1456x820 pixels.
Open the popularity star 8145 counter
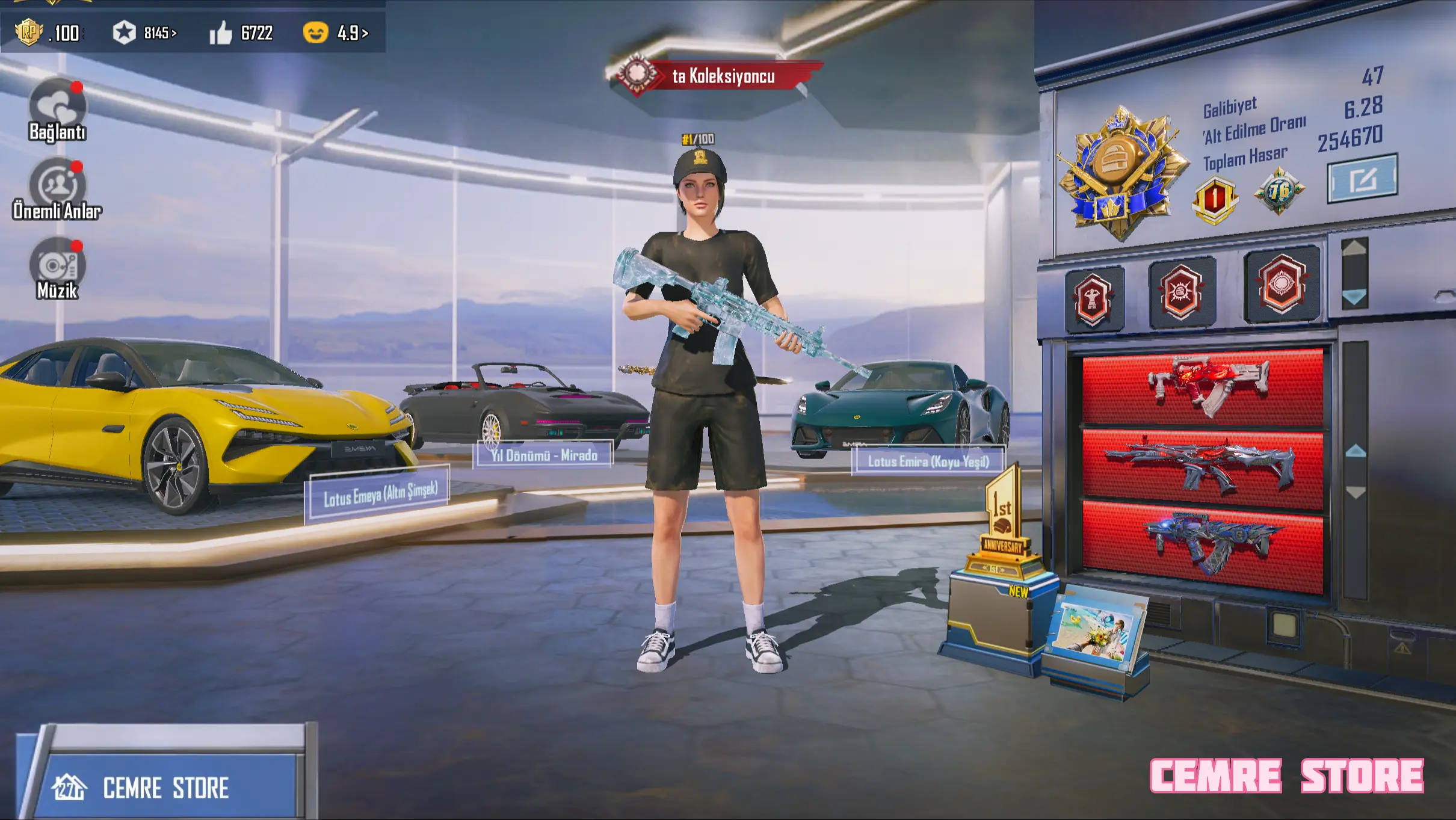[x=144, y=32]
